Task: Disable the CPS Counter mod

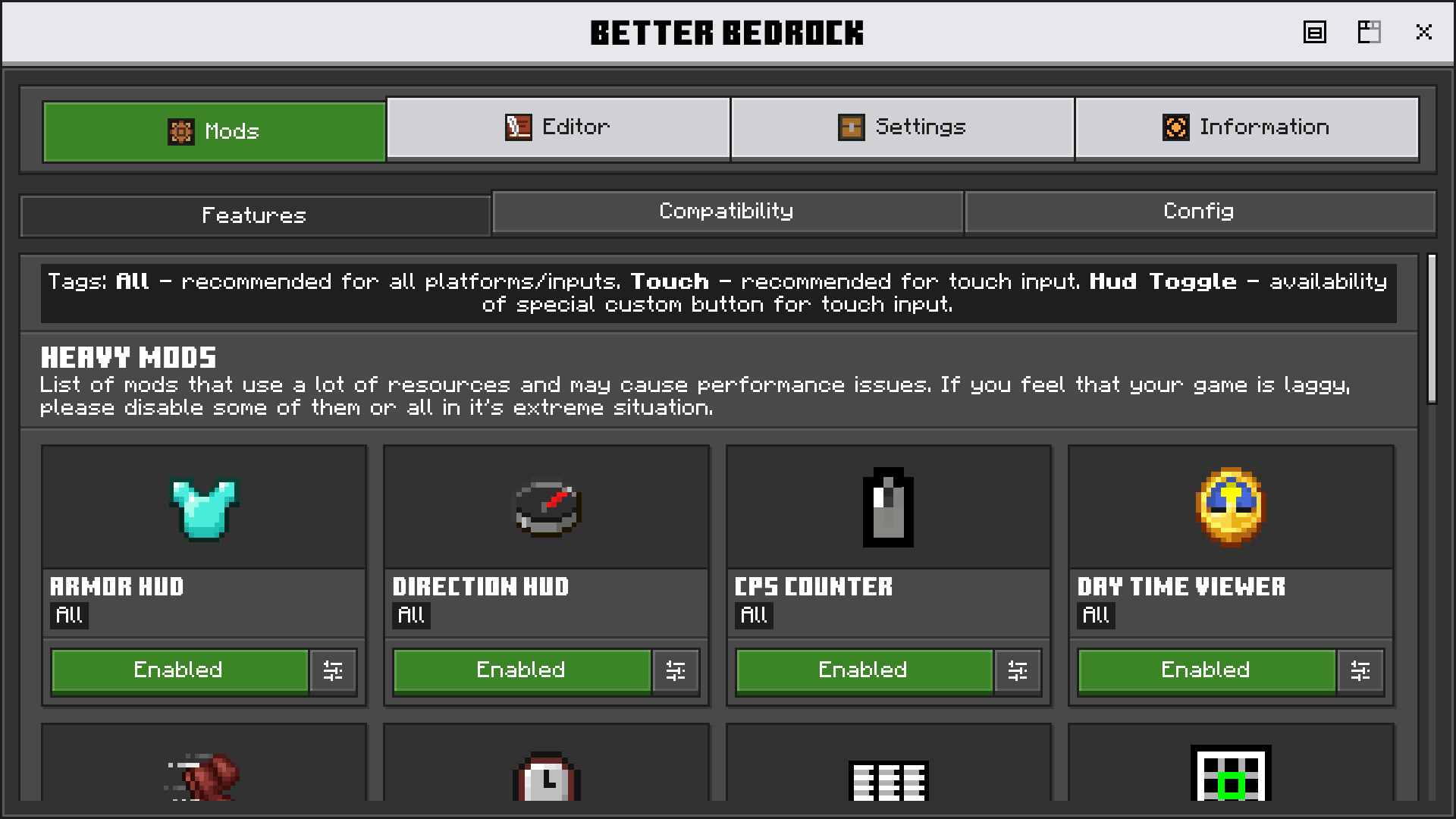Action: click(x=863, y=670)
